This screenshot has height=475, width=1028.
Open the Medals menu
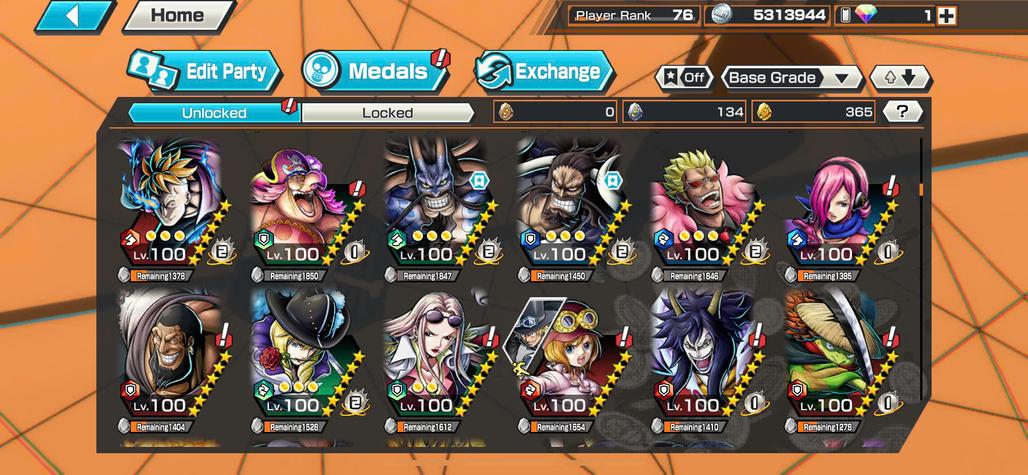(x=376, y=72)
